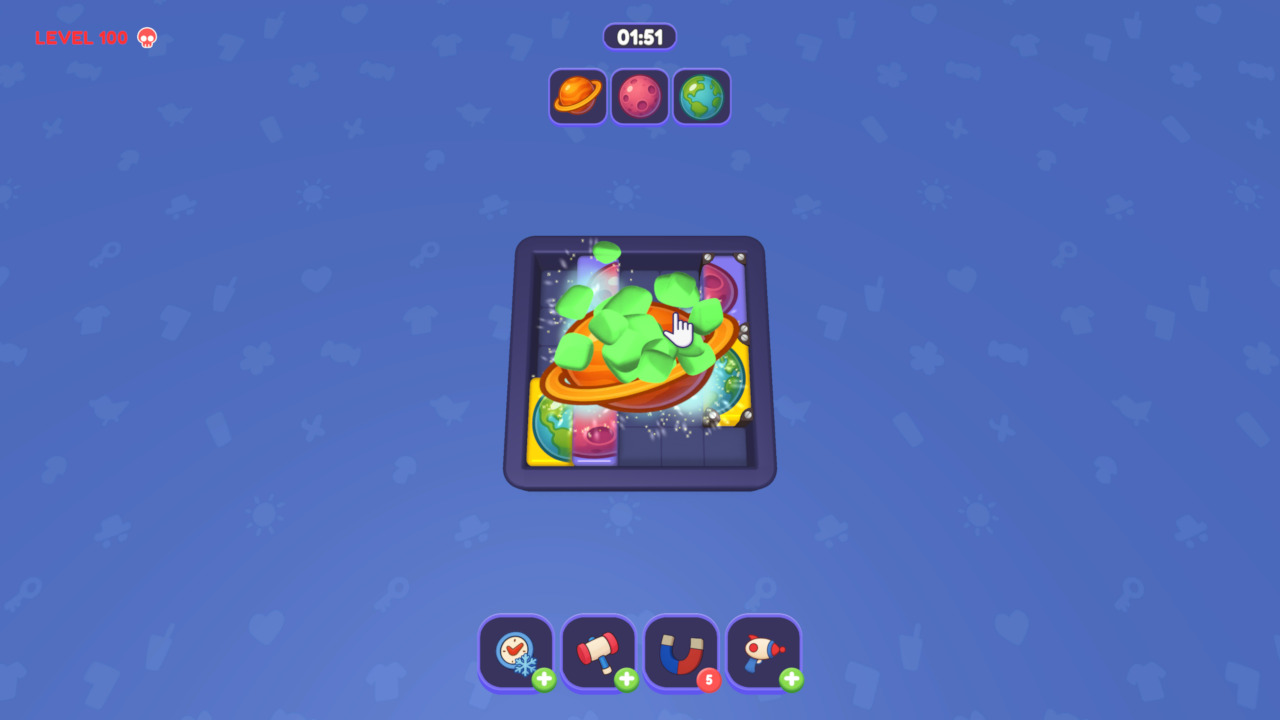Select the pink moon goal icon

coord(639,96)
